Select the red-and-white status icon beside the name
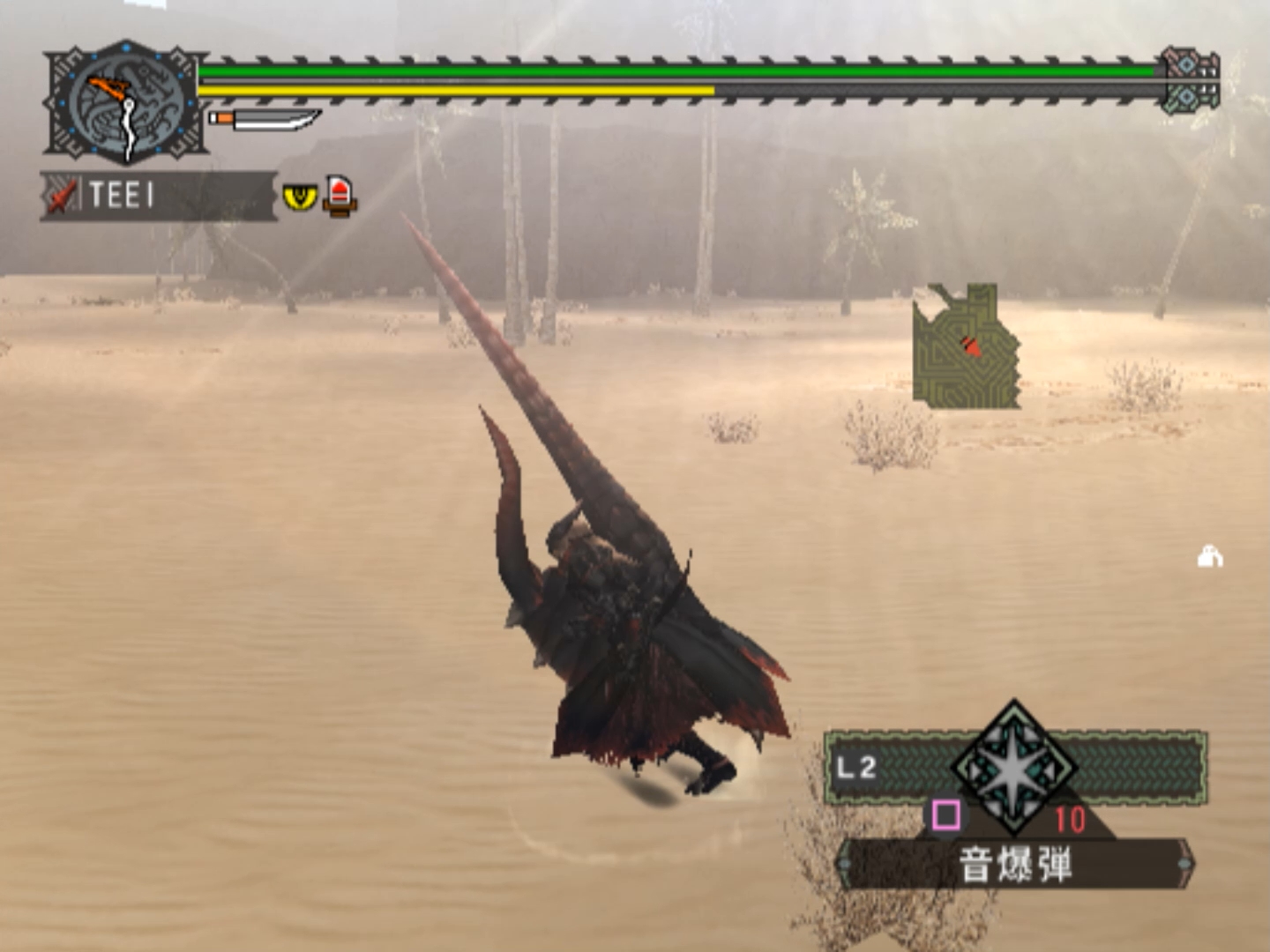This screenshot has width=1270, height=952. pos(340,196)
